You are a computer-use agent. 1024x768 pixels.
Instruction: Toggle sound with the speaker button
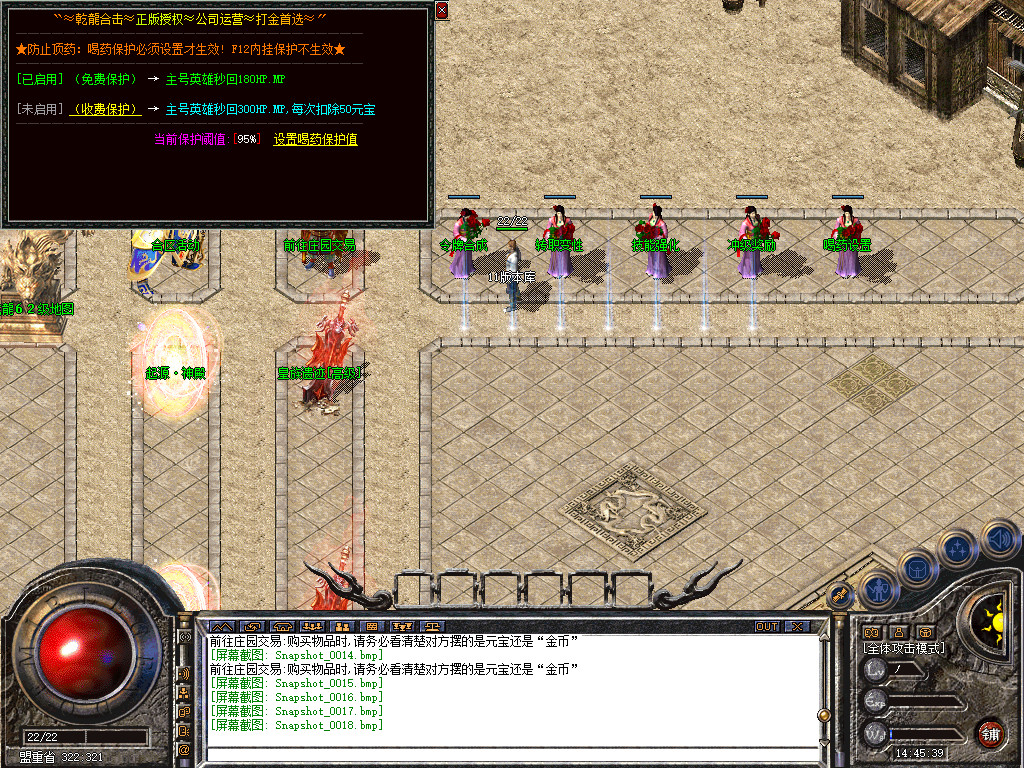tap(998, 540)
